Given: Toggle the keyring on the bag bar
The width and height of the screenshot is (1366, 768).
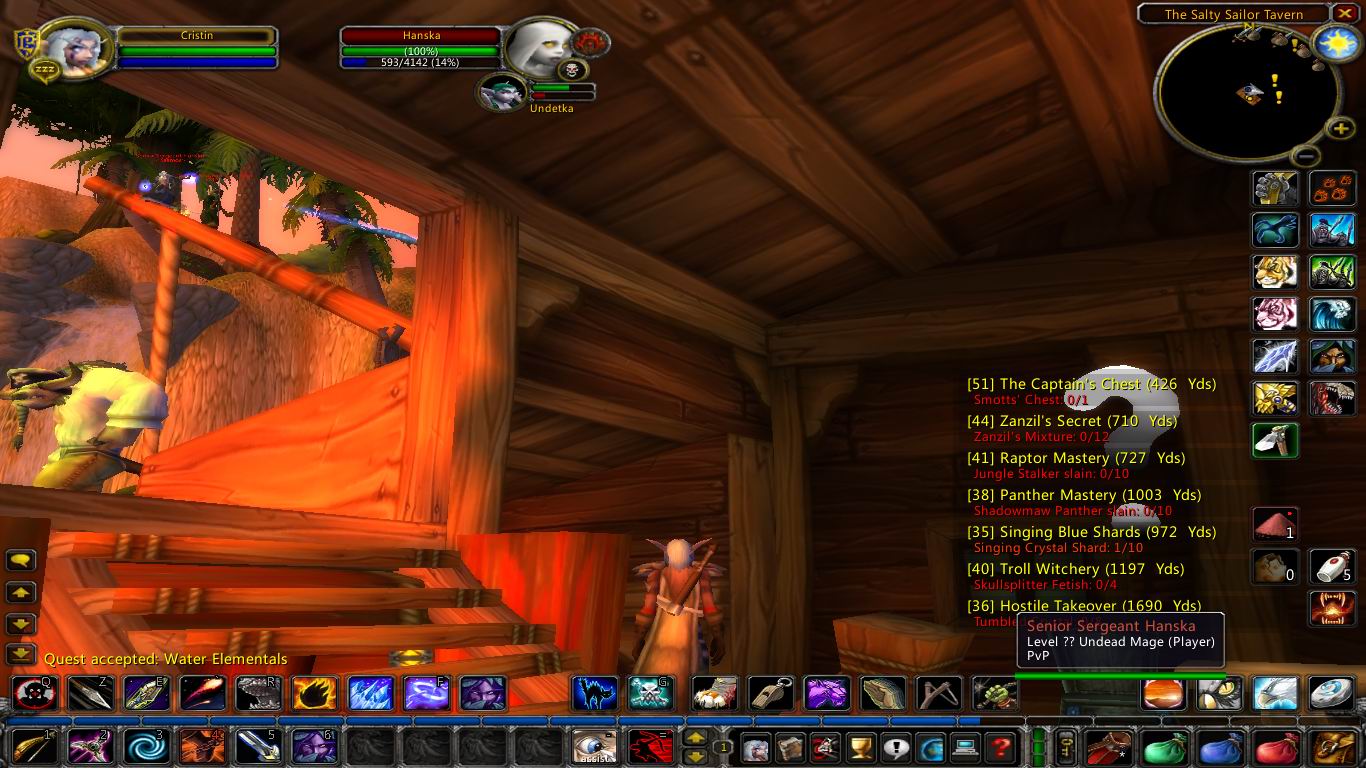Looking at the screenshot, I should (1065, 747).
